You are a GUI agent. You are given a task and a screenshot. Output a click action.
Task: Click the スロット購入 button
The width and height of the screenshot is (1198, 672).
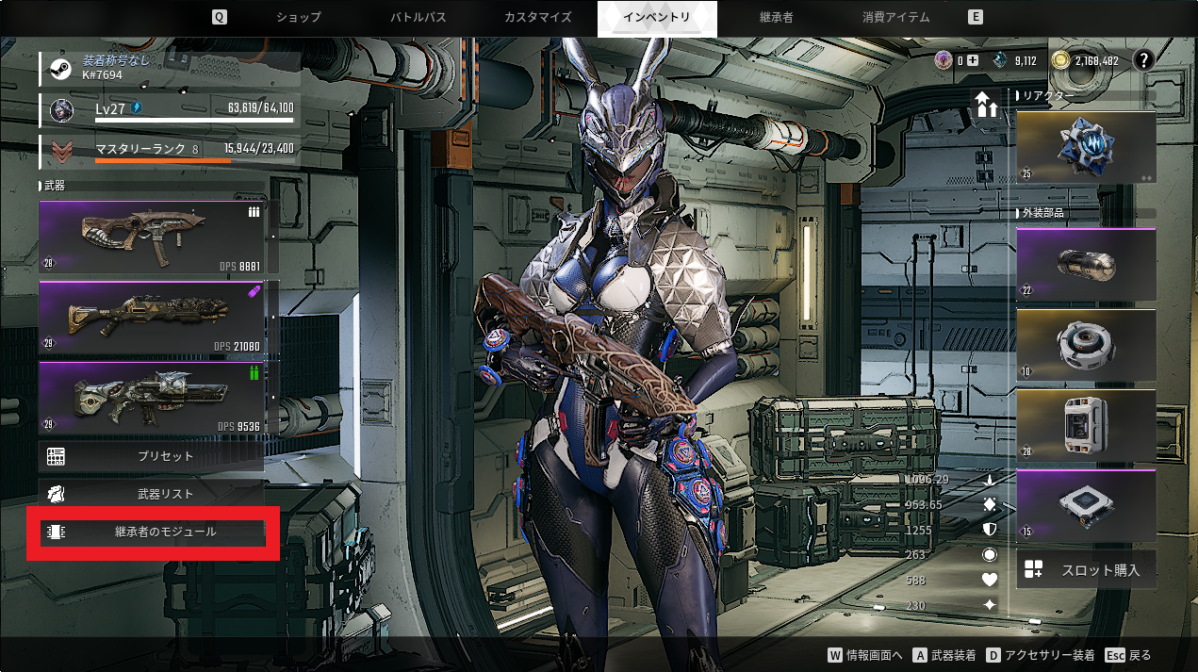pos(1086,569)
